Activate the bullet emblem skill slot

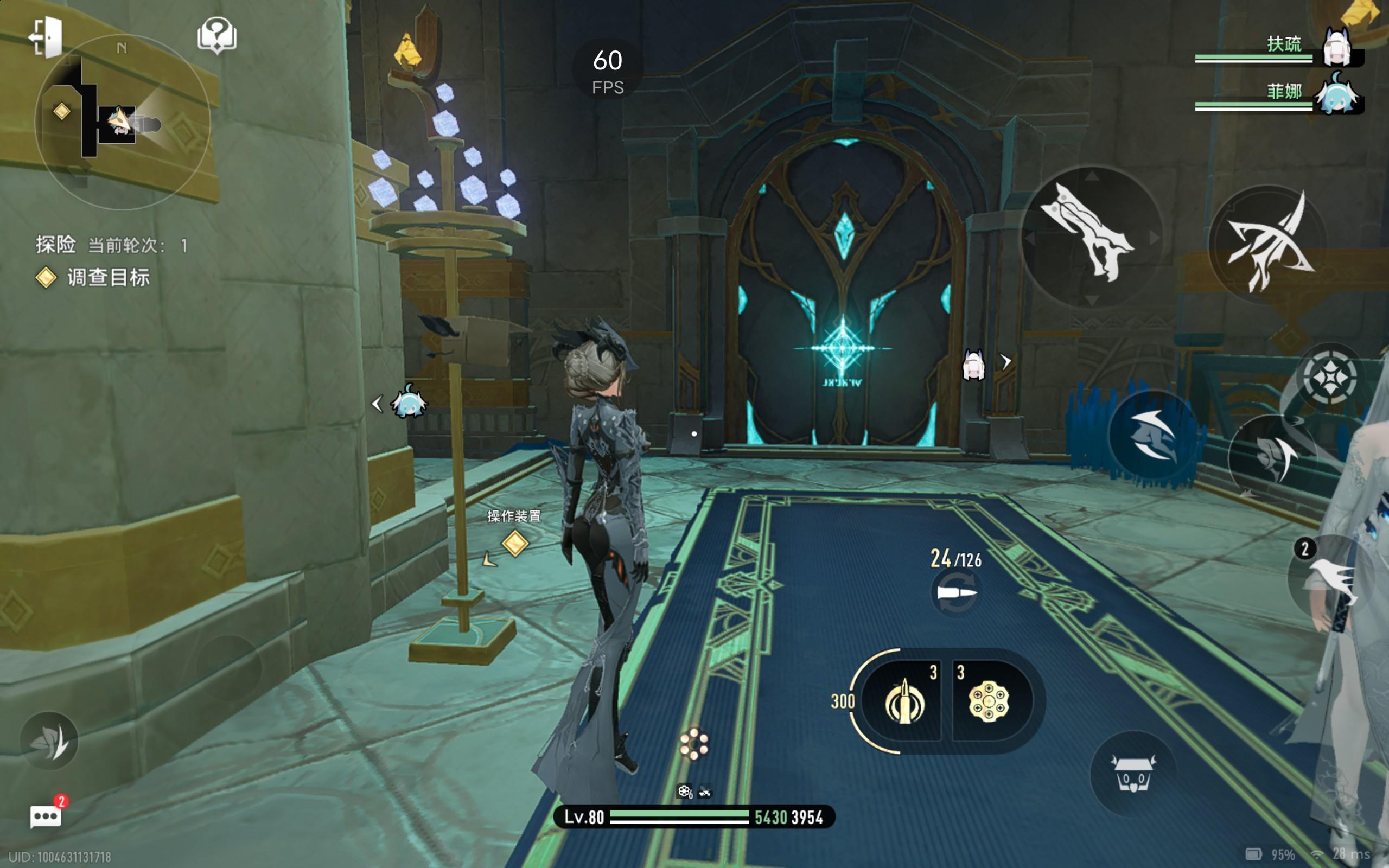903,701
